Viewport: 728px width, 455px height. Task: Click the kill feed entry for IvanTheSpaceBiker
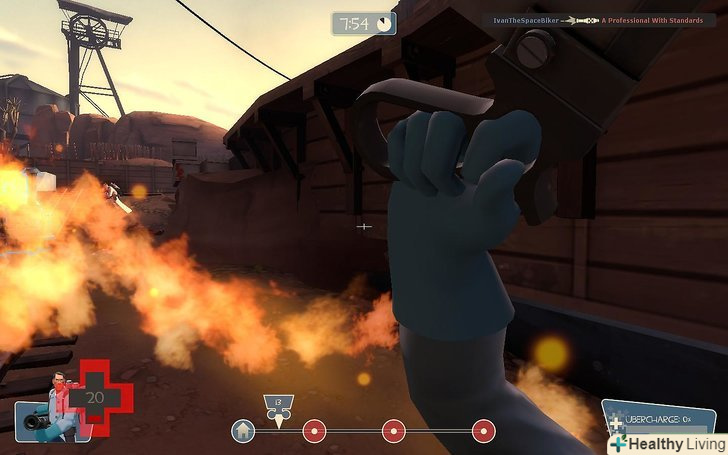pos(602,20)
